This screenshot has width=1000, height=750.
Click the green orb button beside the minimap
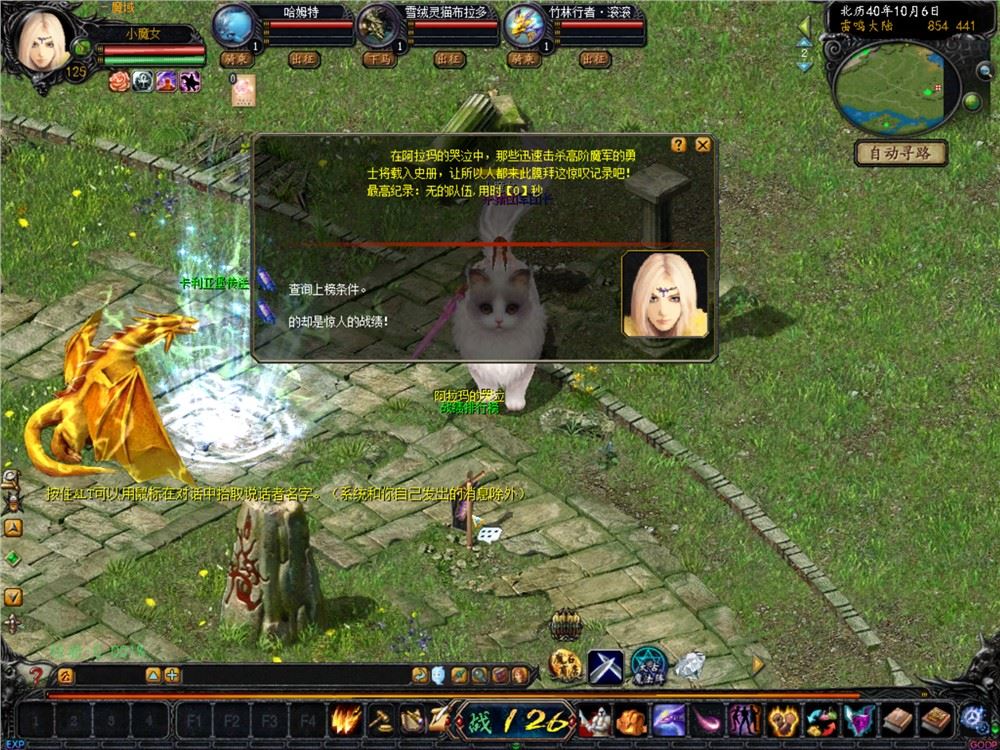click(971, 103)
